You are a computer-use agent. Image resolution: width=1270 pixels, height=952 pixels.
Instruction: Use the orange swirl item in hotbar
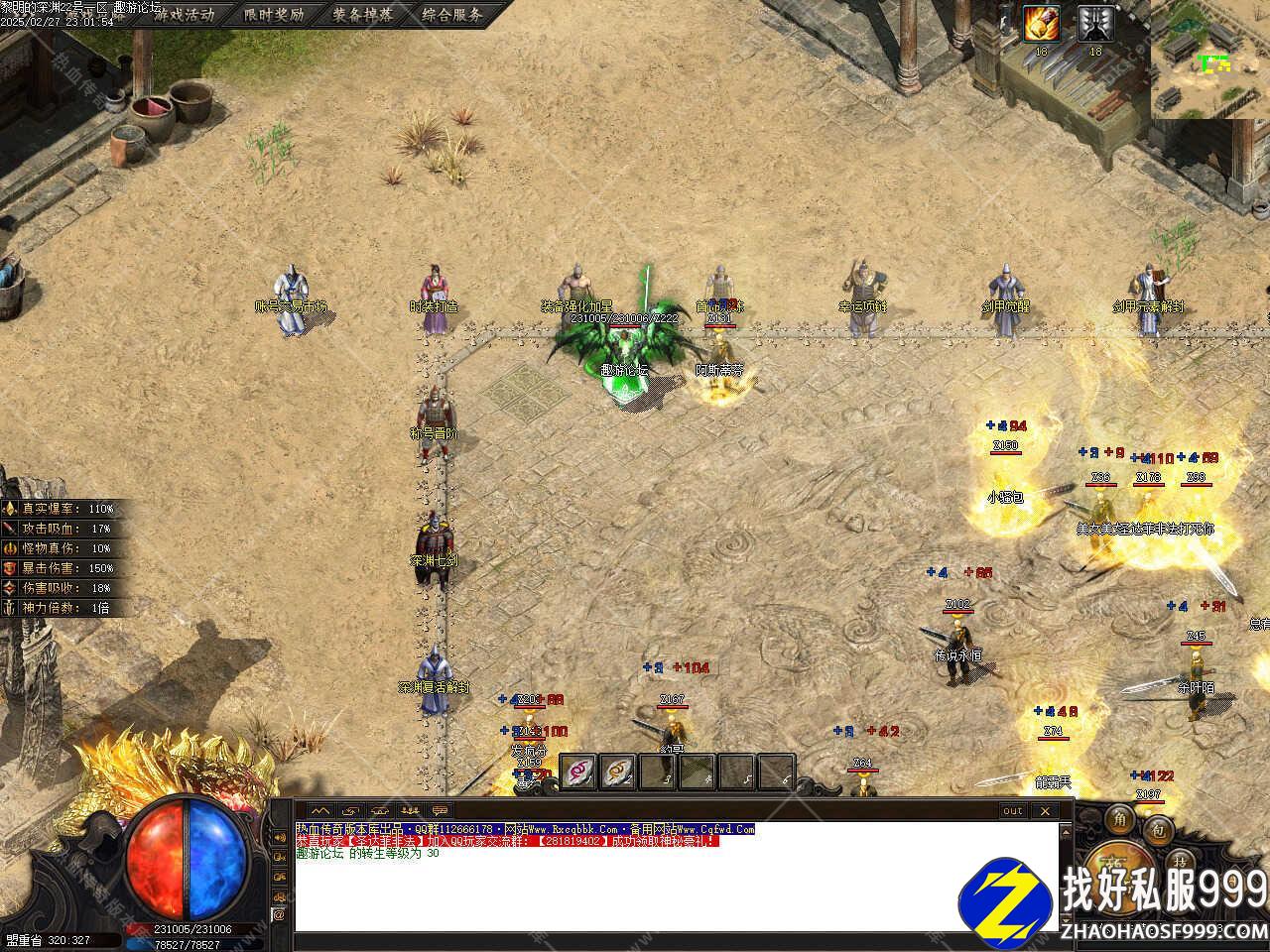coord(618,771)
